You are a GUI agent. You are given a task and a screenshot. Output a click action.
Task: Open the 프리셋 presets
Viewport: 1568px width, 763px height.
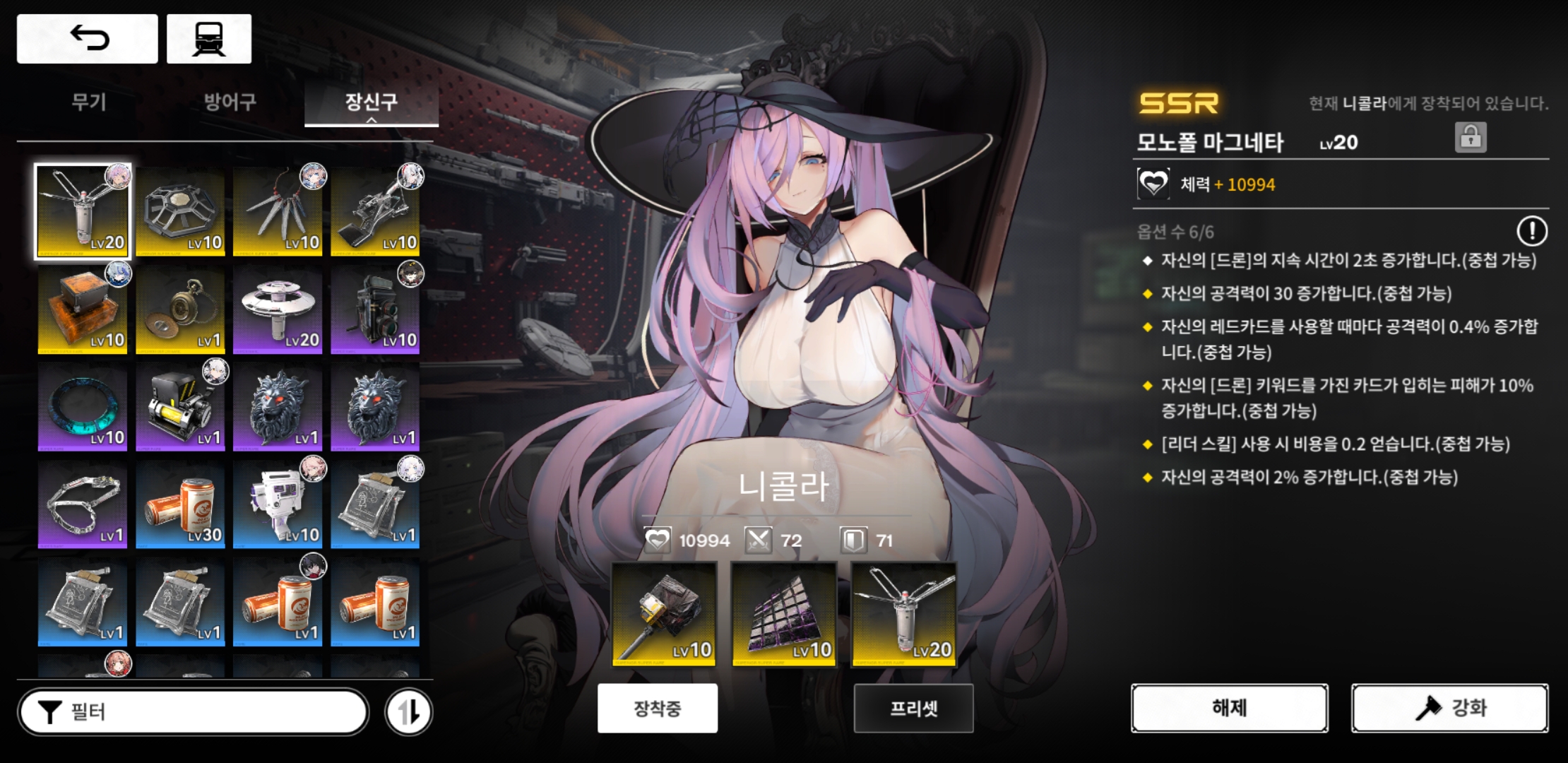913,708
